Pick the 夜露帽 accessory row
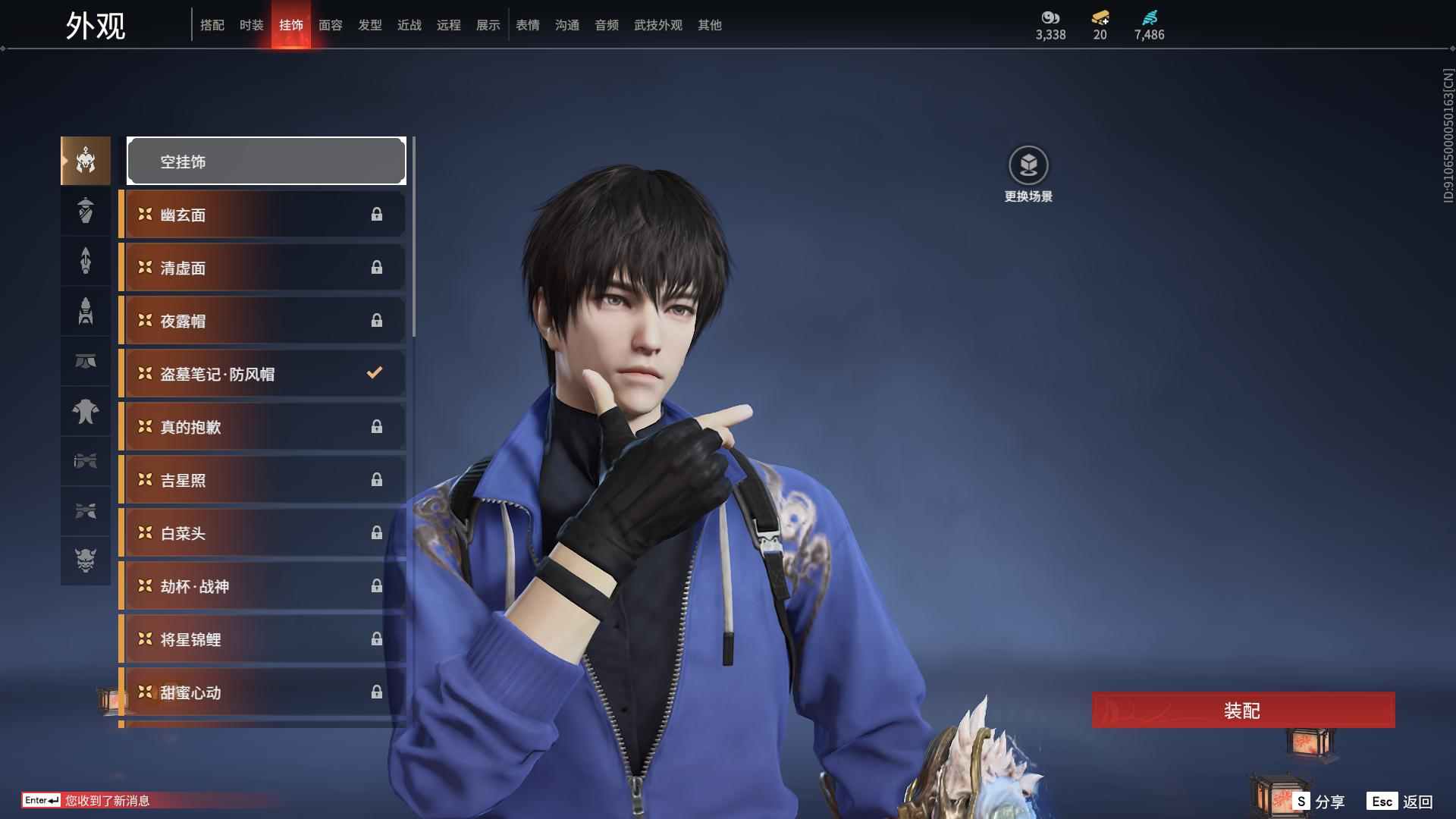This screenshot has height=819, width=1456. point(262,321)
